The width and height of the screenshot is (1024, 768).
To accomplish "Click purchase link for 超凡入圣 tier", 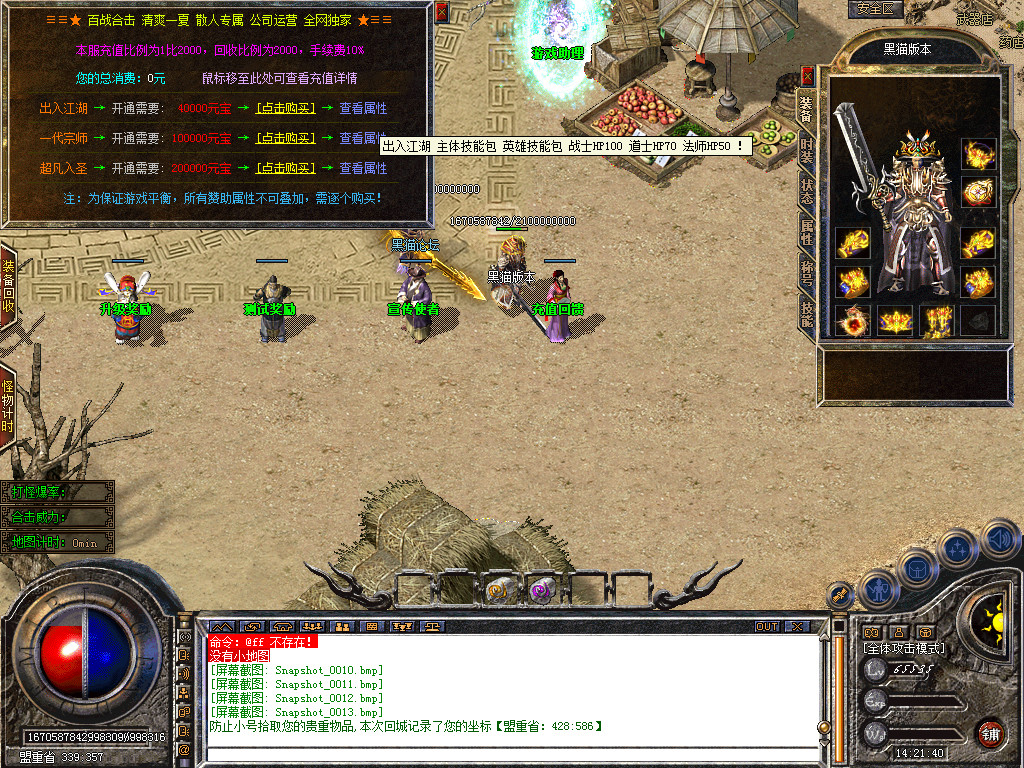I will [x=286, y=168].
